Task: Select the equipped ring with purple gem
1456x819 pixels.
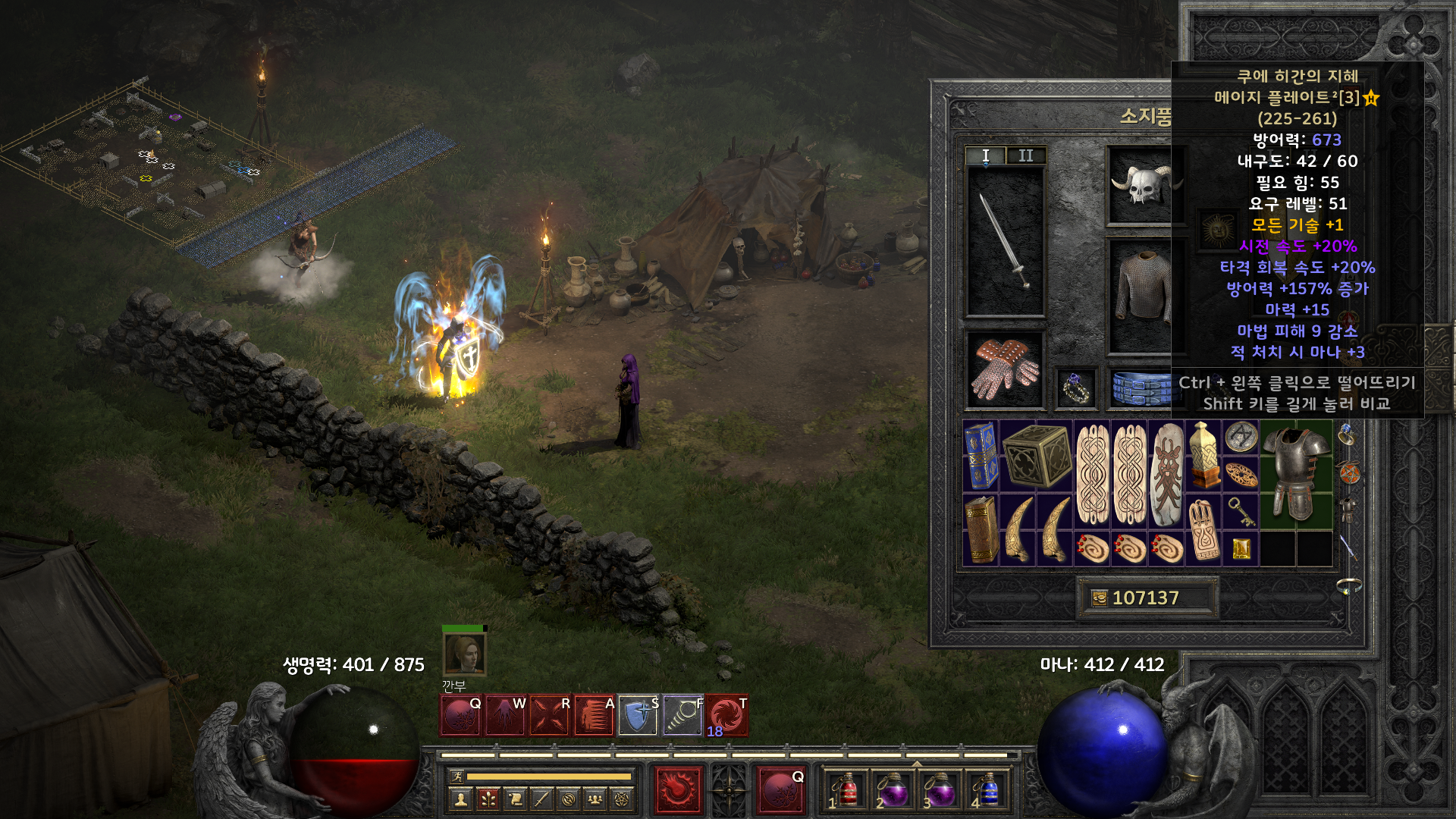Action: click(1076, 388)
